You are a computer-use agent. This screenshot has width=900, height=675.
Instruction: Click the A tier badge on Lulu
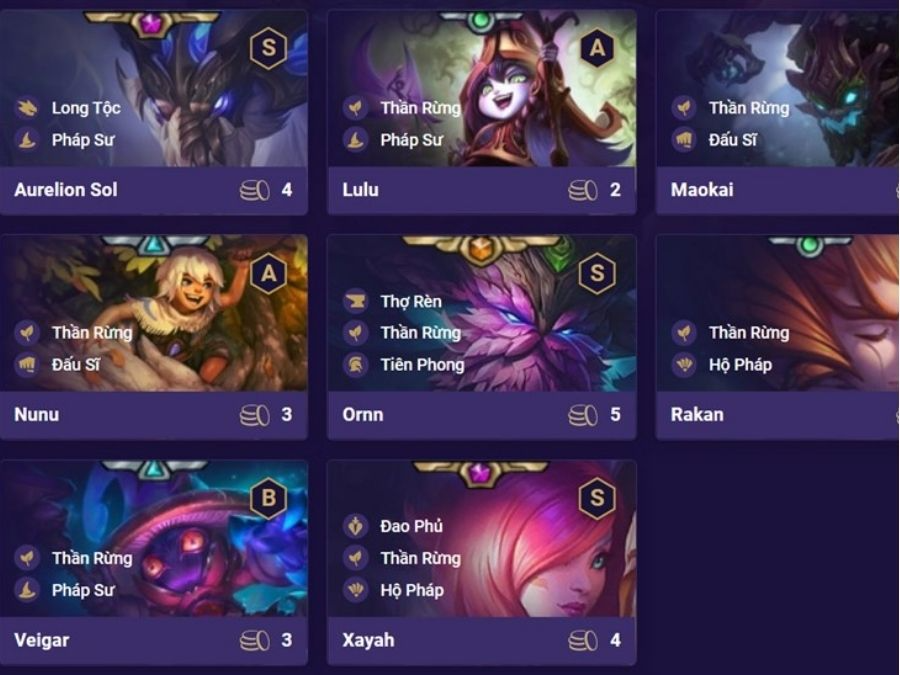[x=597, y=48]
